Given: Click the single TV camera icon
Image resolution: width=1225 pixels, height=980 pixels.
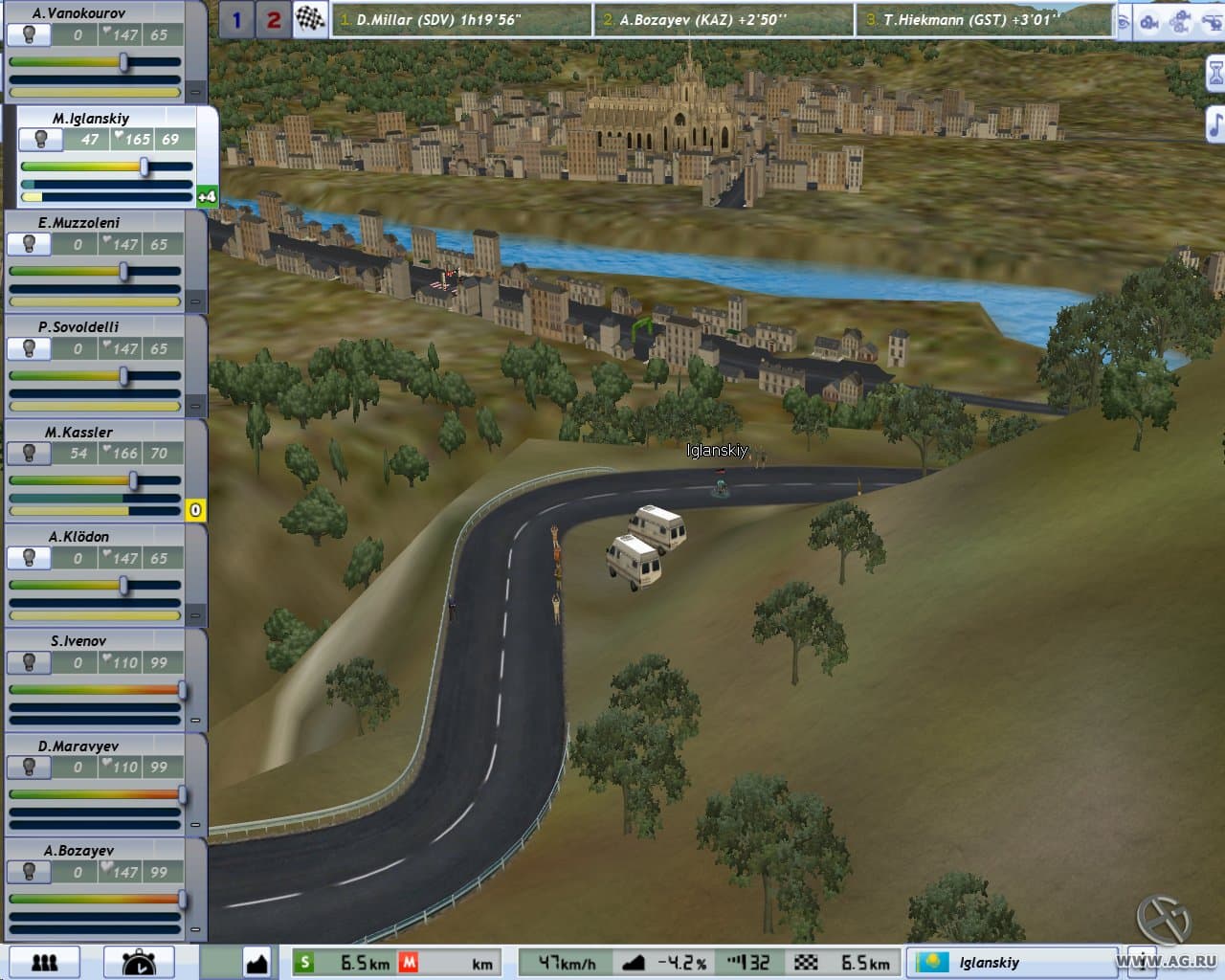Looking at the screenshot, I should coord(1148,22).
